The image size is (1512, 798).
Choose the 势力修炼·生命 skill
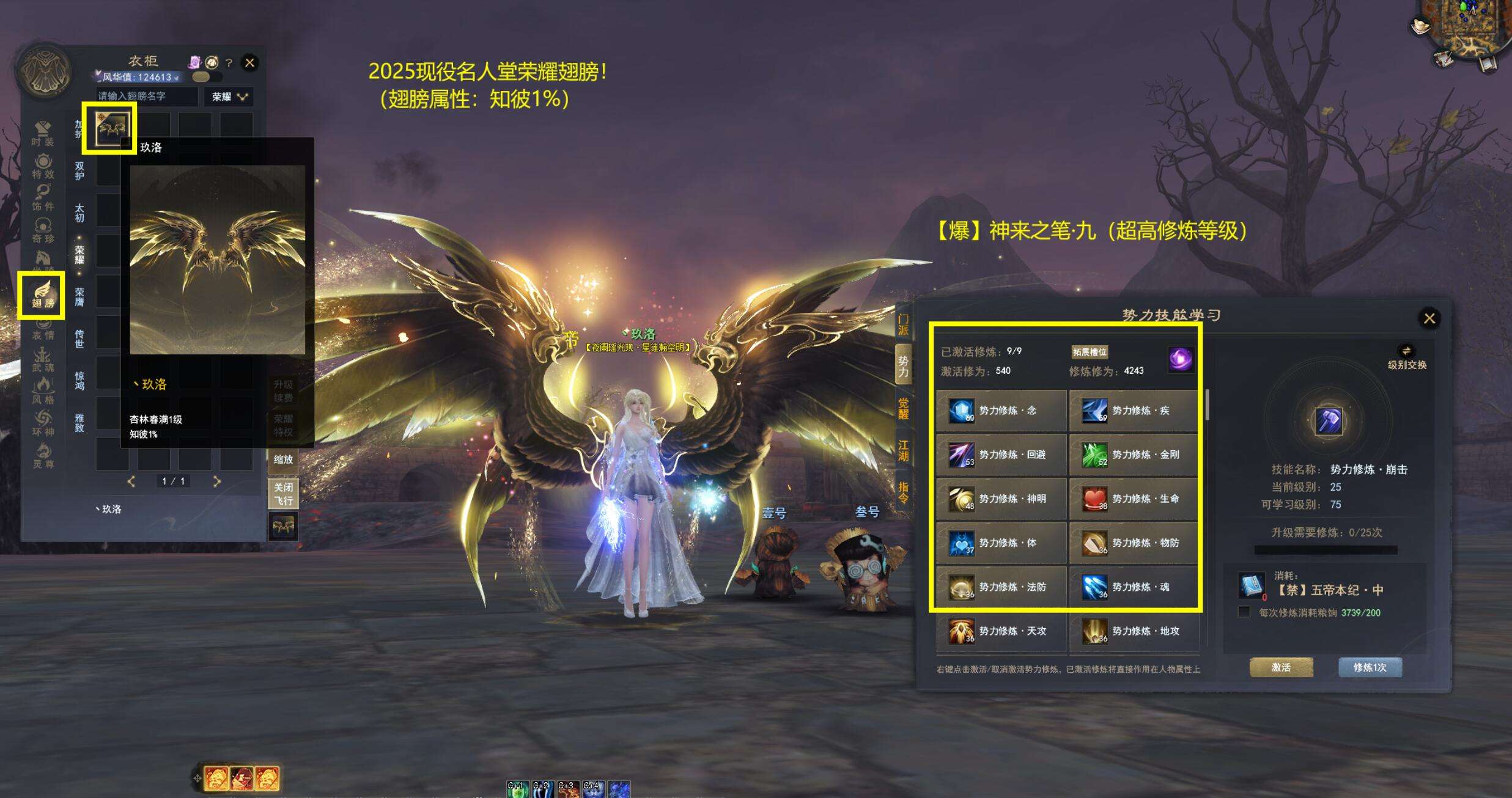1133,499
